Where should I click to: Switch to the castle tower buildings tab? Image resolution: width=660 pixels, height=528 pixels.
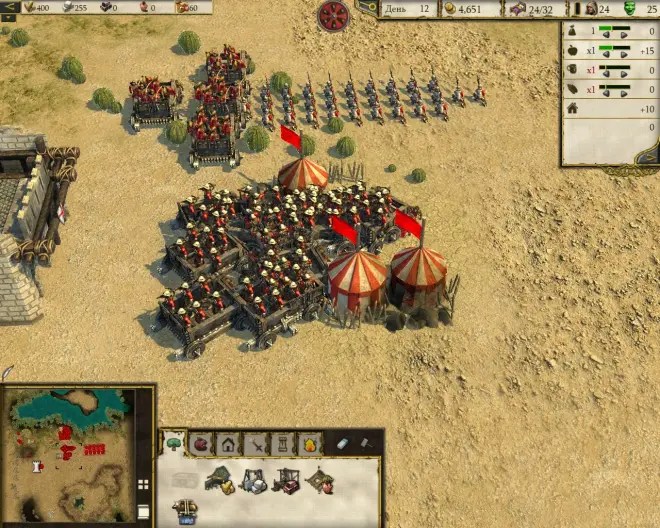[283, 443]
